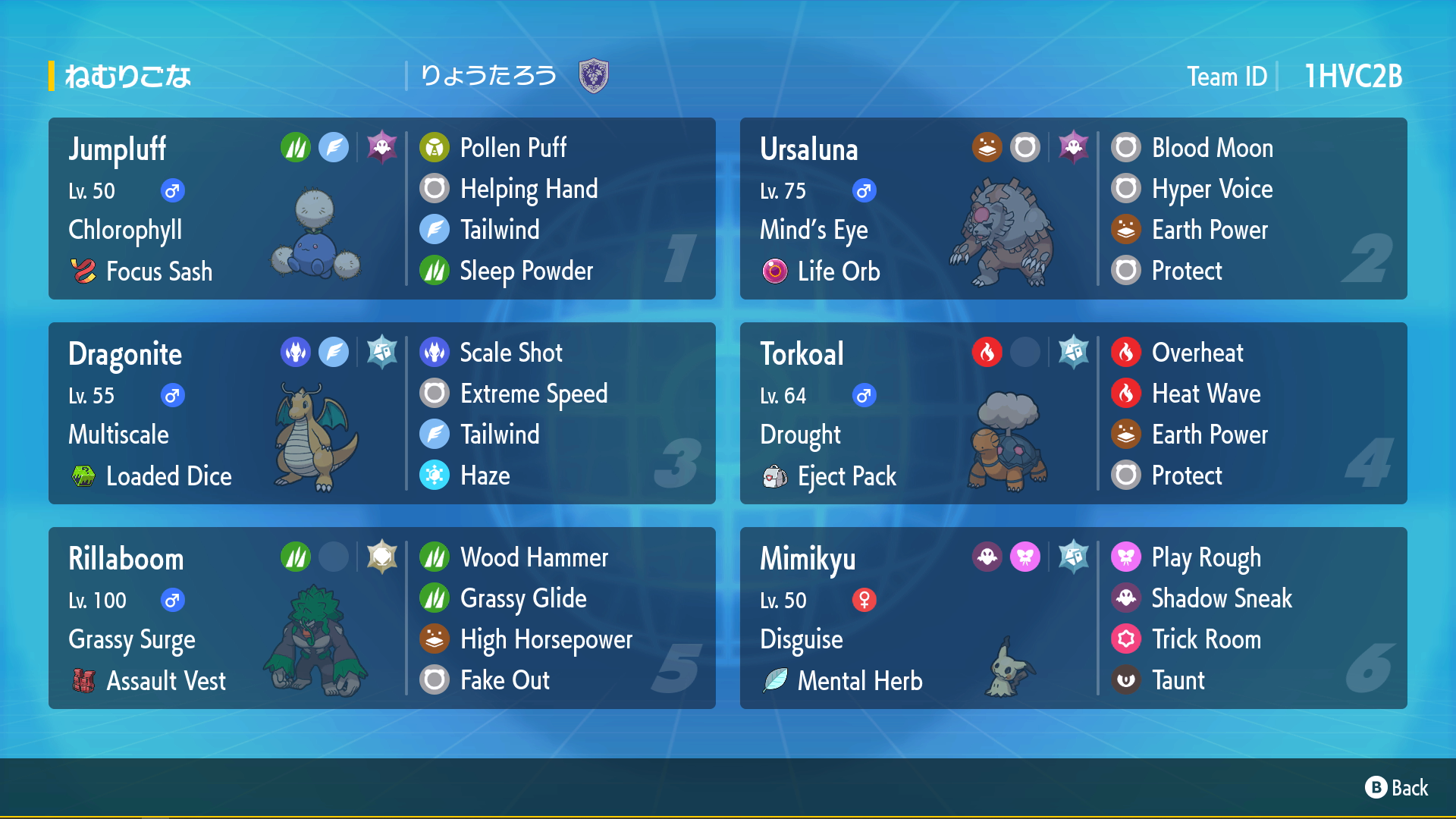Screen dimensions: 1456x819
Task: Click Ursaluna's Life Orb held item
Action: click(837, 271)
